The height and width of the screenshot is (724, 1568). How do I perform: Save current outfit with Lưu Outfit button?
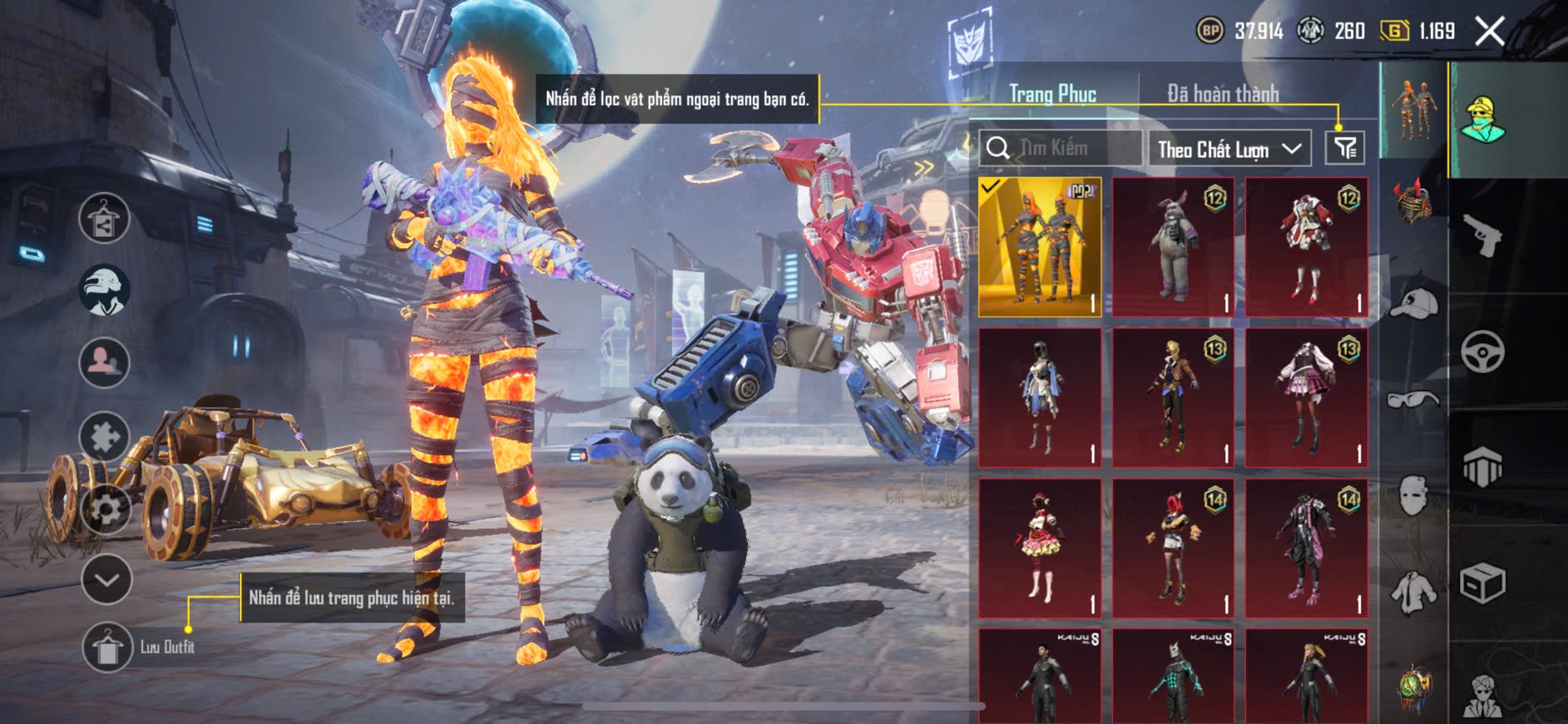click(x=108, y=647)
